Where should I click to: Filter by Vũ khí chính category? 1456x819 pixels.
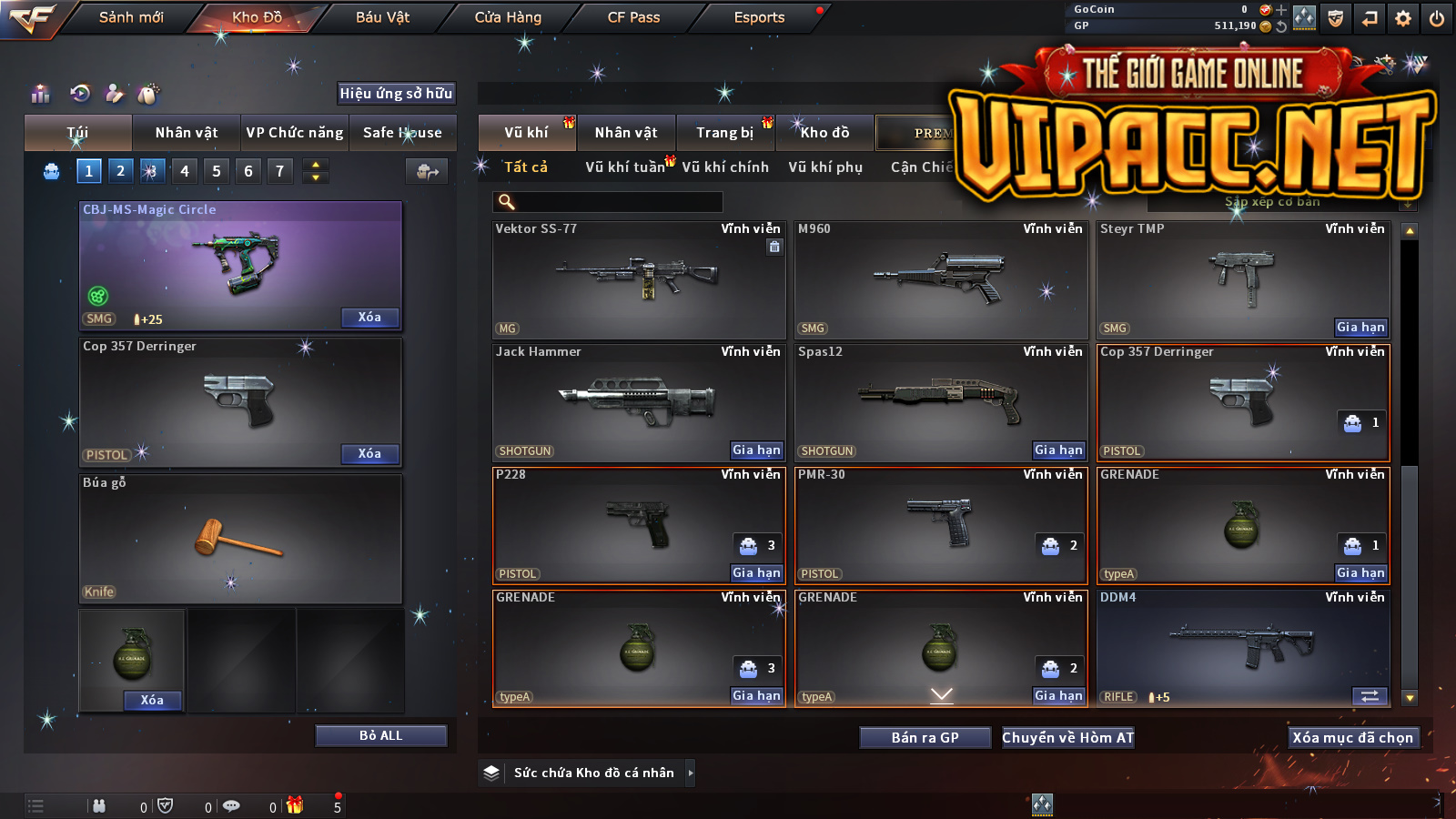725,167
